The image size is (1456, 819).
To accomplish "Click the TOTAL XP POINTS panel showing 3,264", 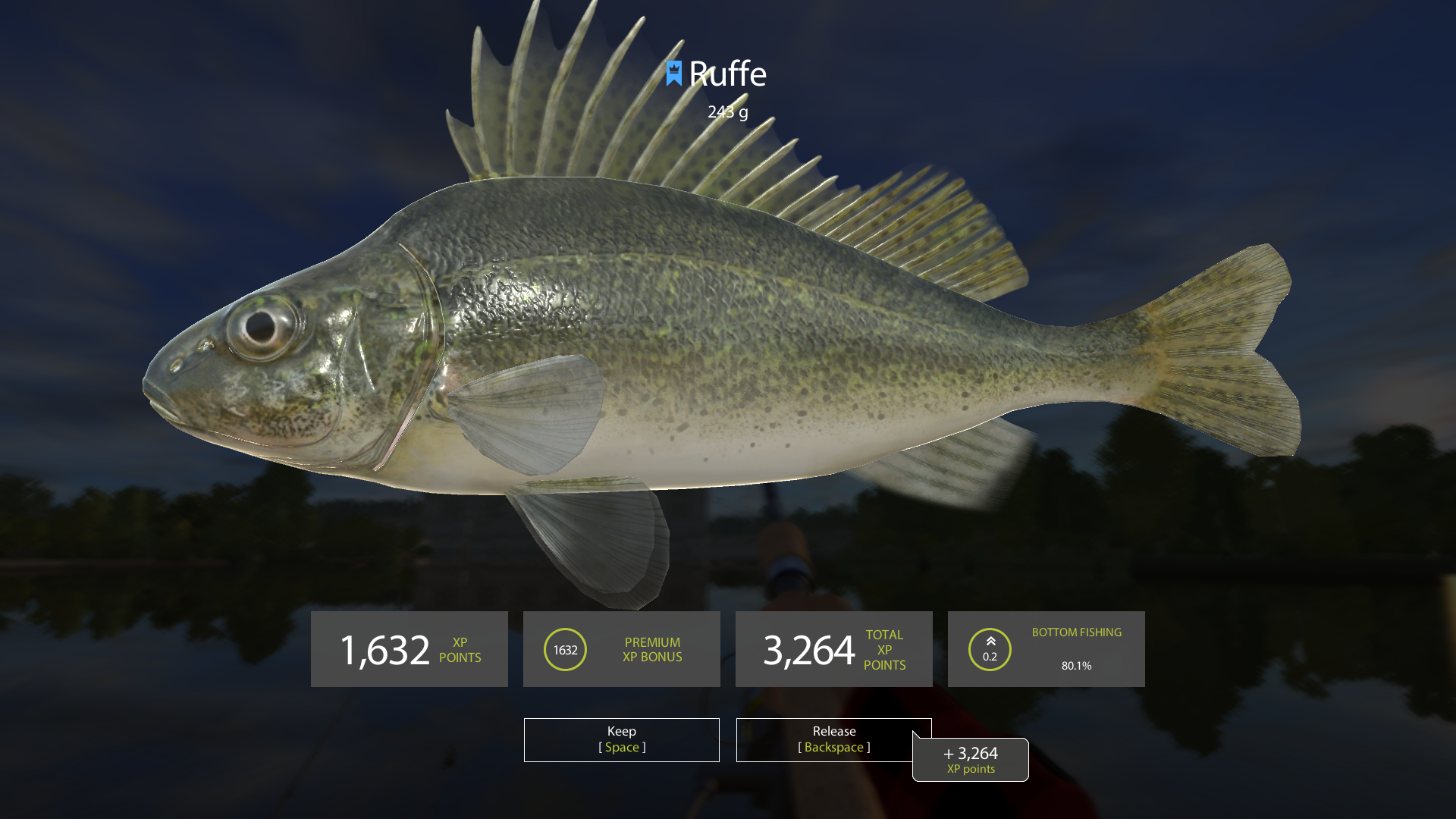I will [833, 649].
